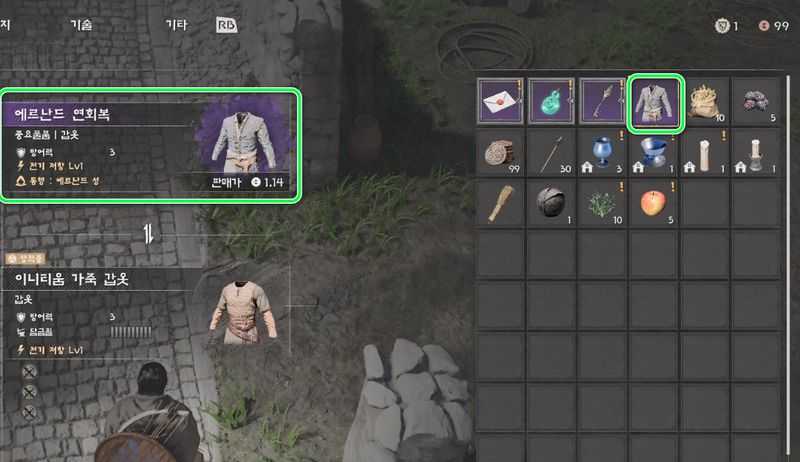Select the grain sack slot
This screenshot has height=462, width=800.
[x=708, y=102]
